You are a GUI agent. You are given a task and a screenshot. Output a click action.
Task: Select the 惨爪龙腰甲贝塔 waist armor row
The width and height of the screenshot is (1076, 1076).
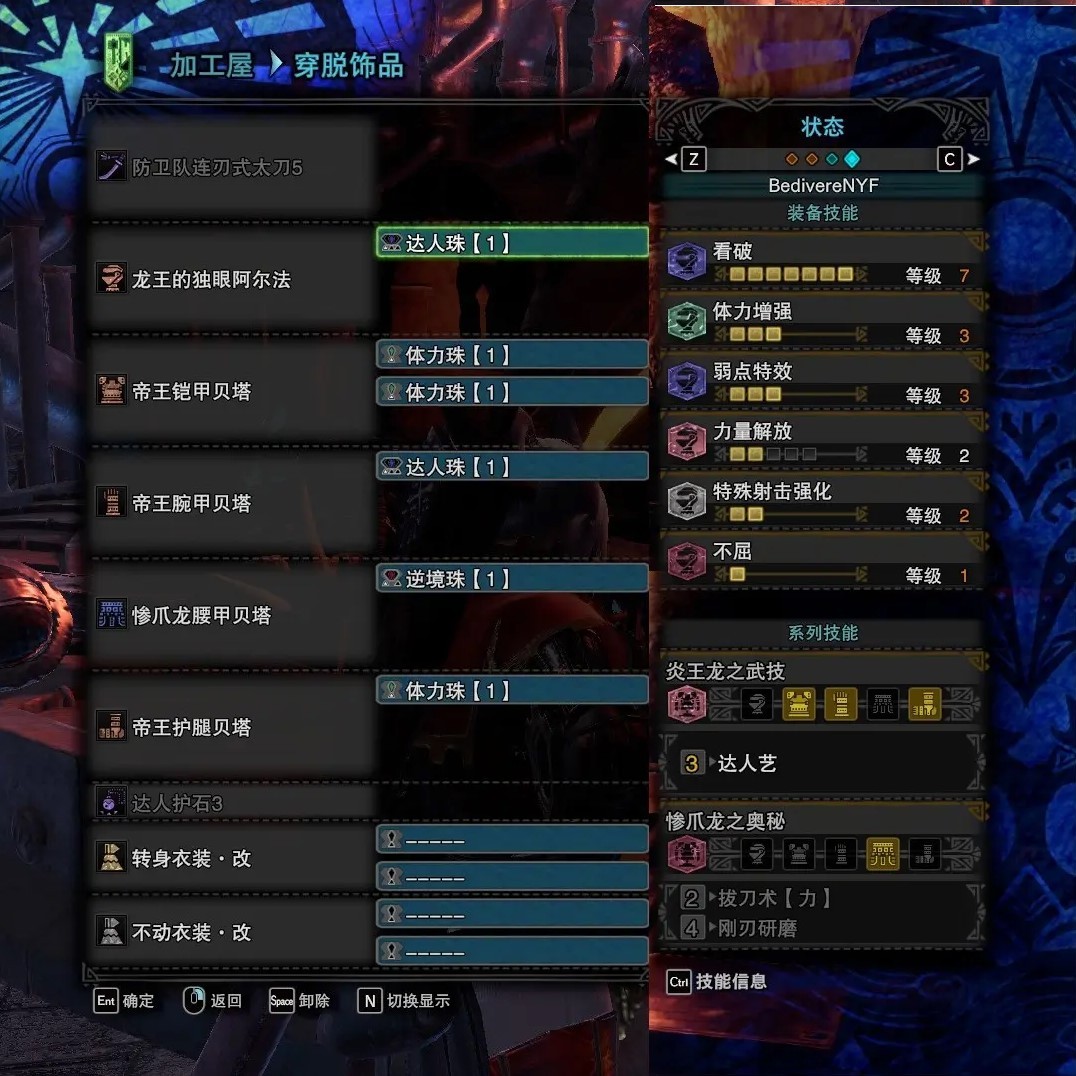[x=230, y=615]
